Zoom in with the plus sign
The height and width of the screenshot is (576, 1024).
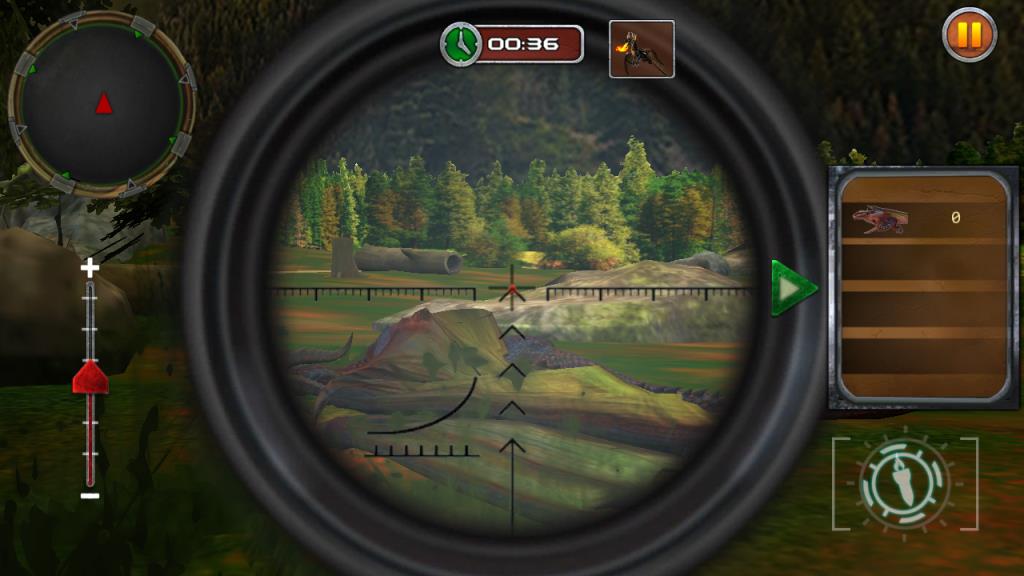click(90, 267)
